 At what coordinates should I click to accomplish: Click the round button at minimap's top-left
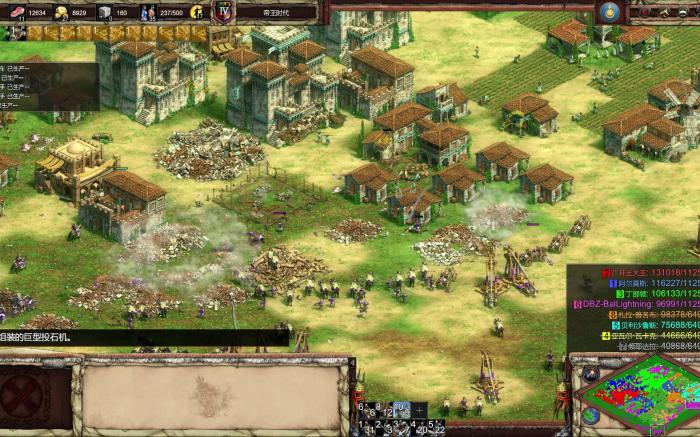coord(591,374)
